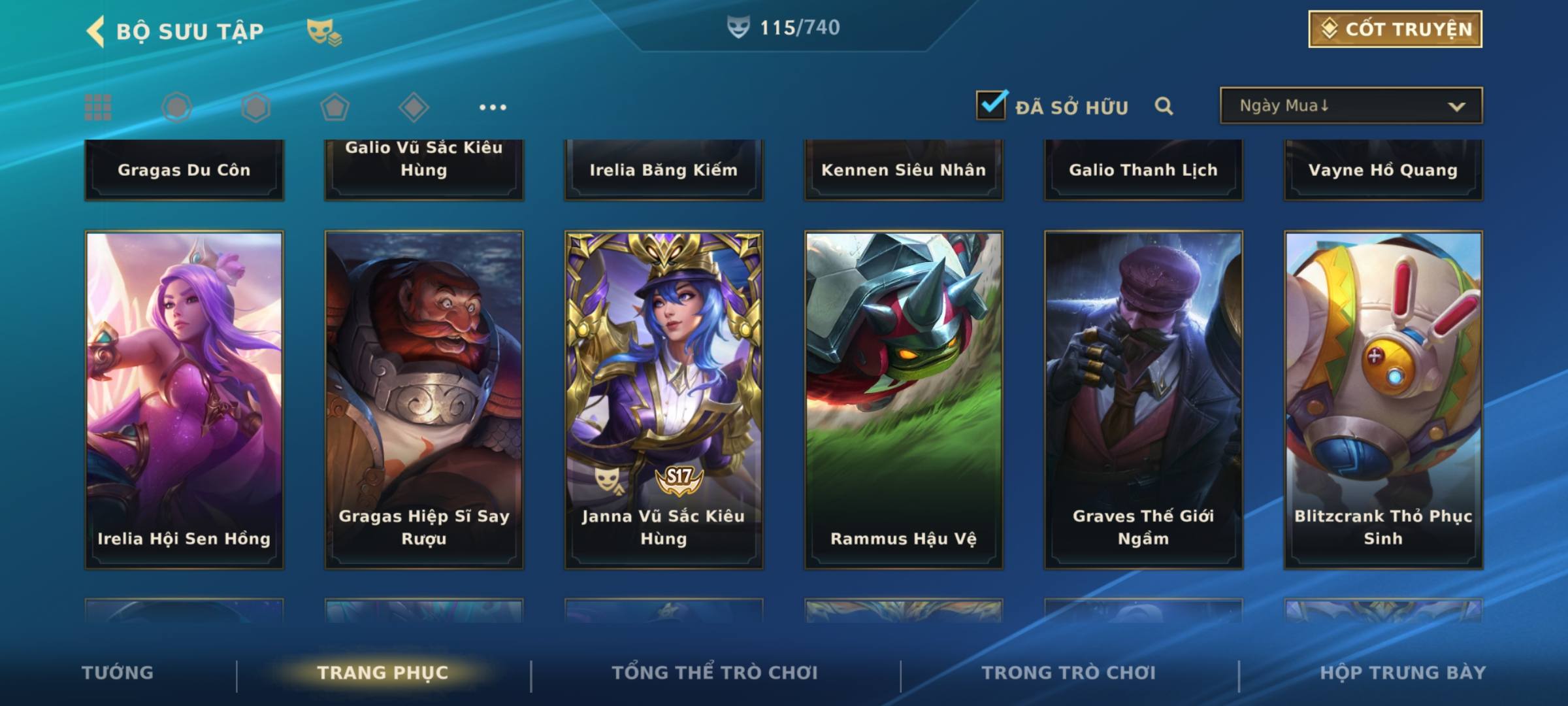The height and width of the screenshot is (706, 1568).
Task: Expand the Ngày Mua sort dropdown
Action: tap(1350, 106)
